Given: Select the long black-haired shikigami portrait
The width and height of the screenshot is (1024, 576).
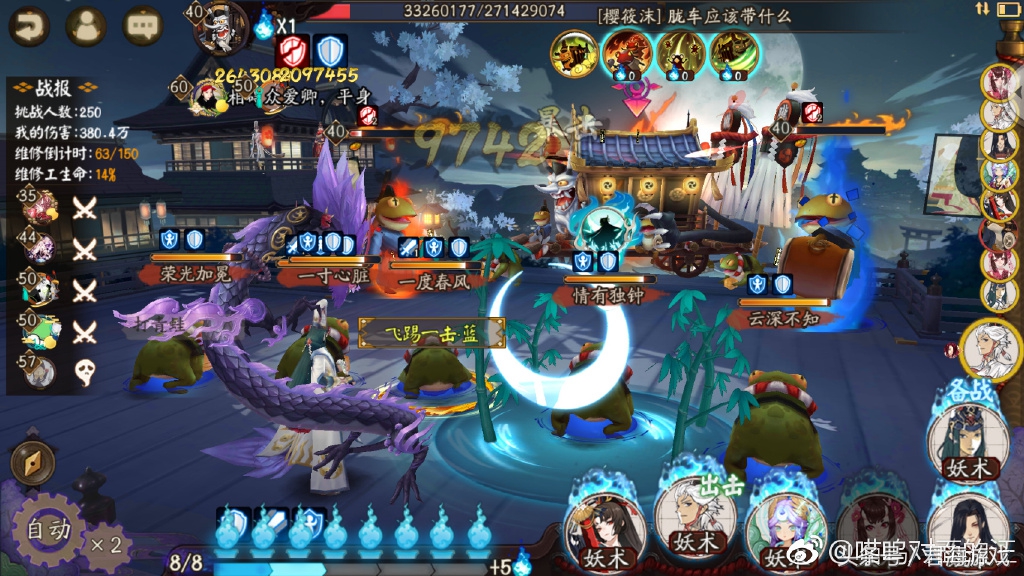Looking at the screenshot, I should [x=967, y=528].
